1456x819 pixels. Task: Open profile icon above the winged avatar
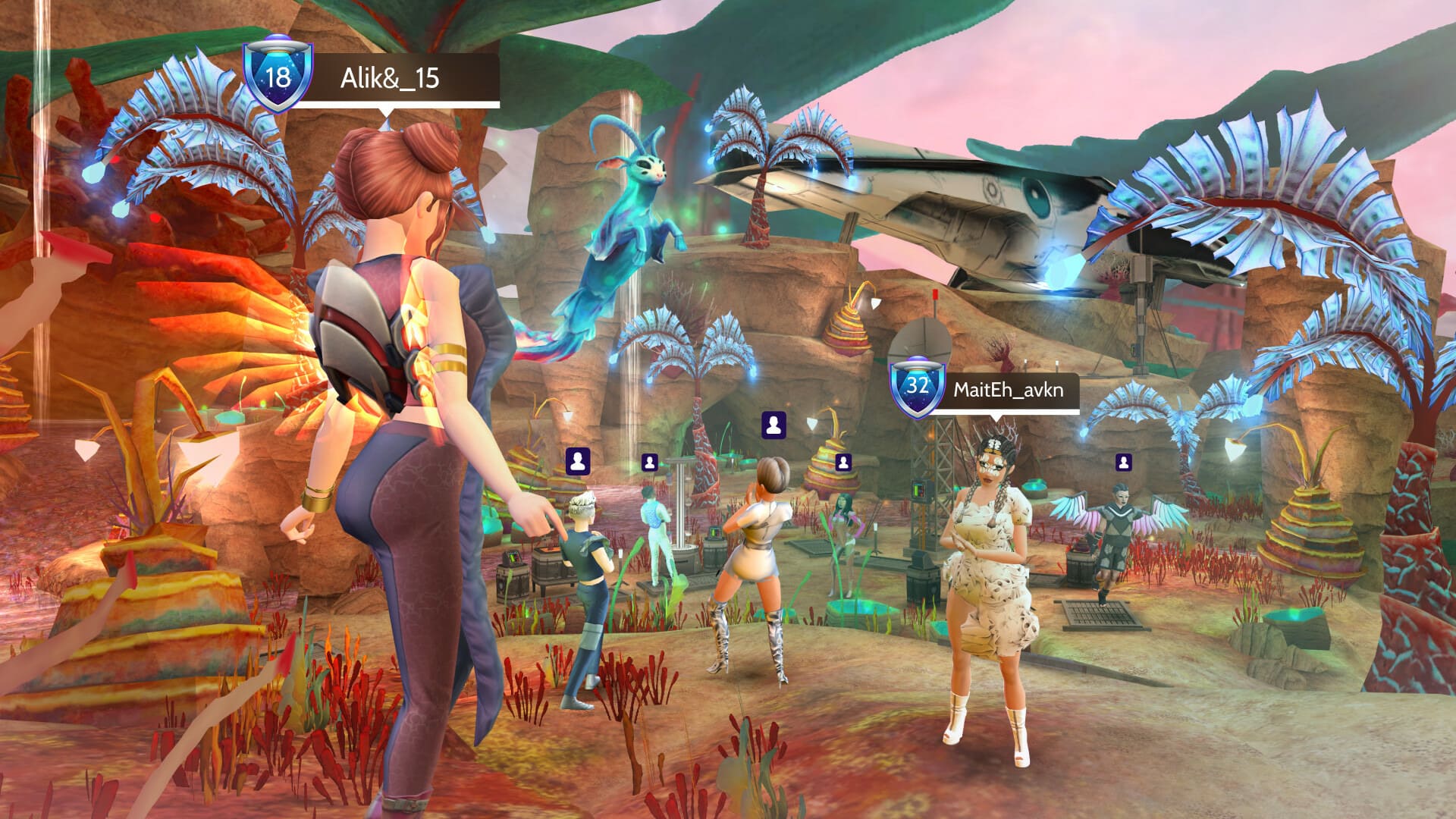click(x=1124, y=461)
